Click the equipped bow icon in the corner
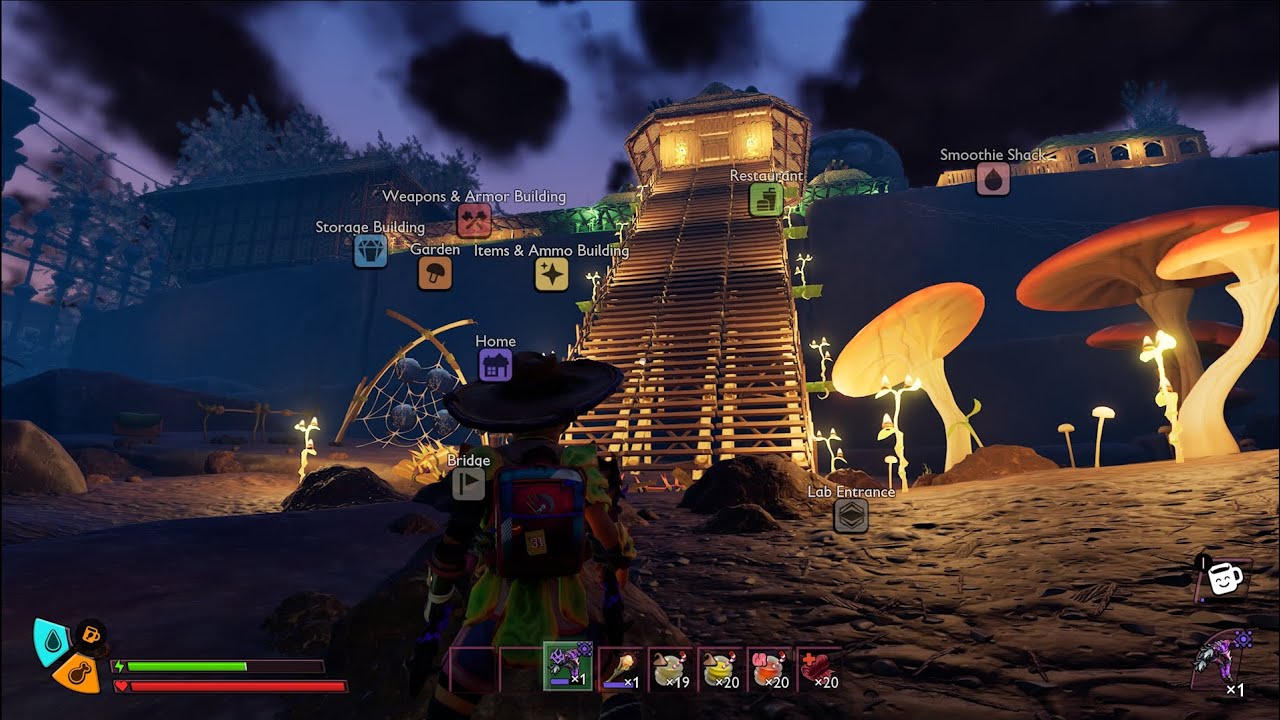The height and width of the screenshot is (720, 1280). click(x=1222, y=660)
